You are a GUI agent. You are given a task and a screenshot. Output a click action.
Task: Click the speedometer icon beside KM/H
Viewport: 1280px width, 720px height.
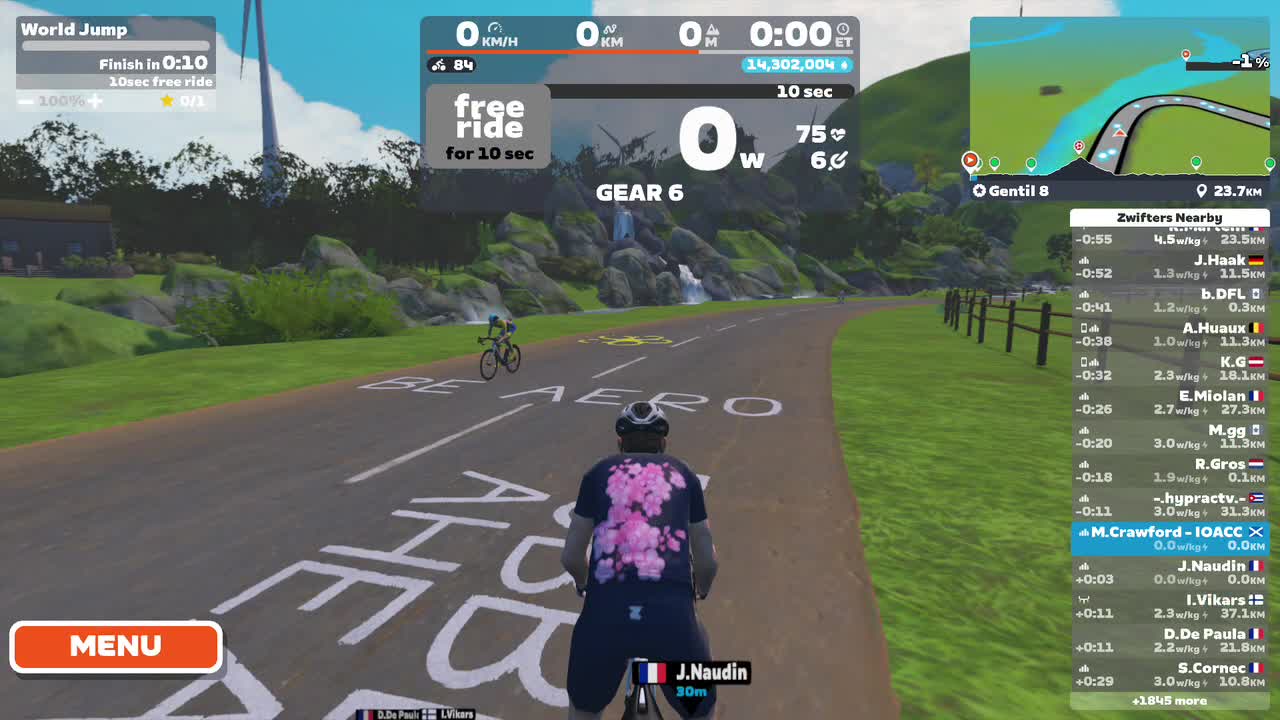point(496,28)
